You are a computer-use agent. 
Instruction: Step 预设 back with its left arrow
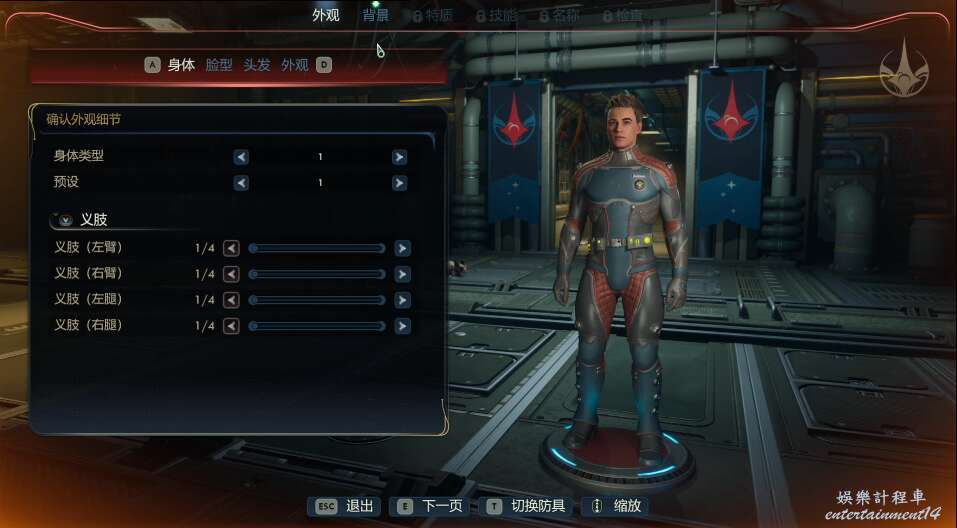point(241,183)
